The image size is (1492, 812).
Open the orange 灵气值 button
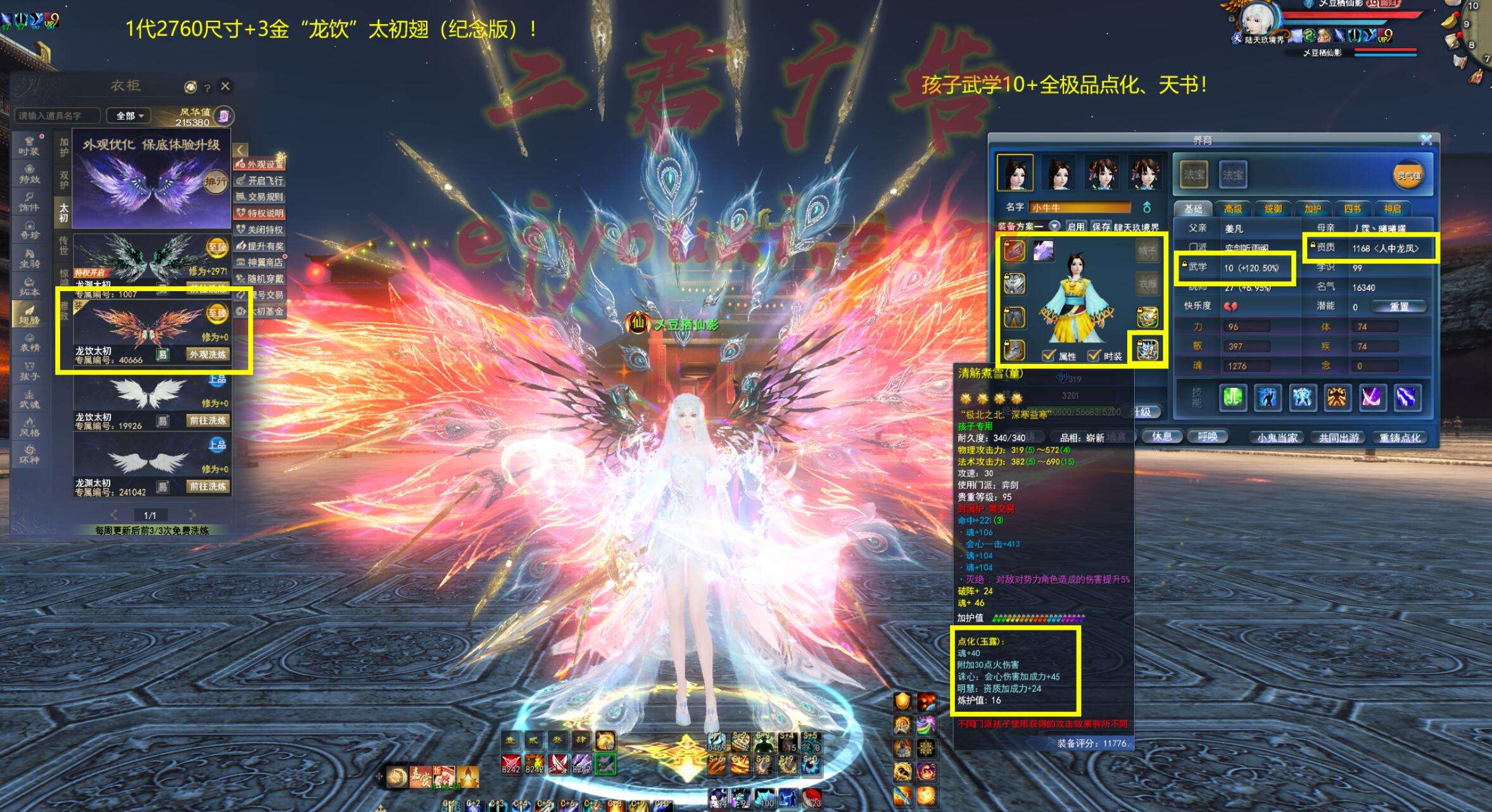click(1408, 175)
